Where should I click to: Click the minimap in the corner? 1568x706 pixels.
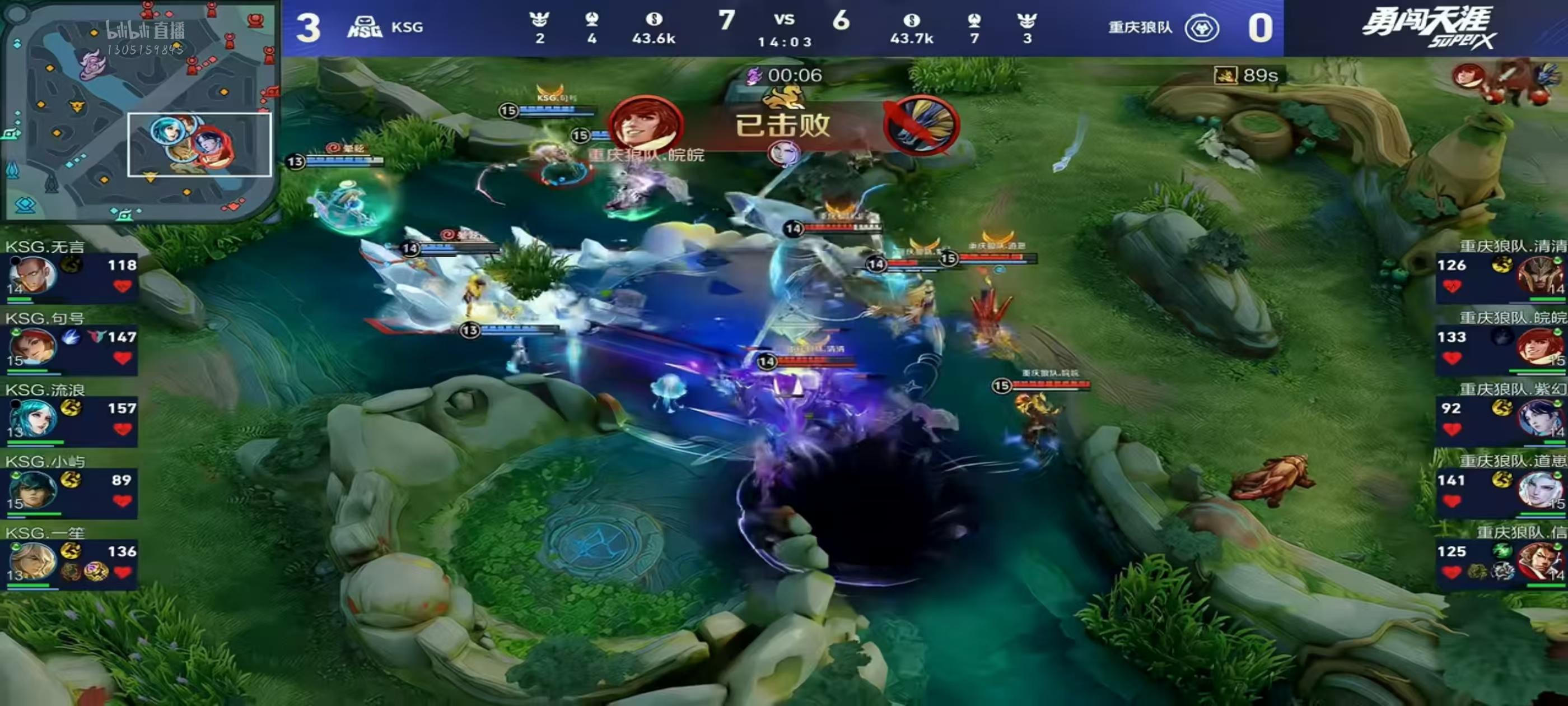(x=140, y=110)
